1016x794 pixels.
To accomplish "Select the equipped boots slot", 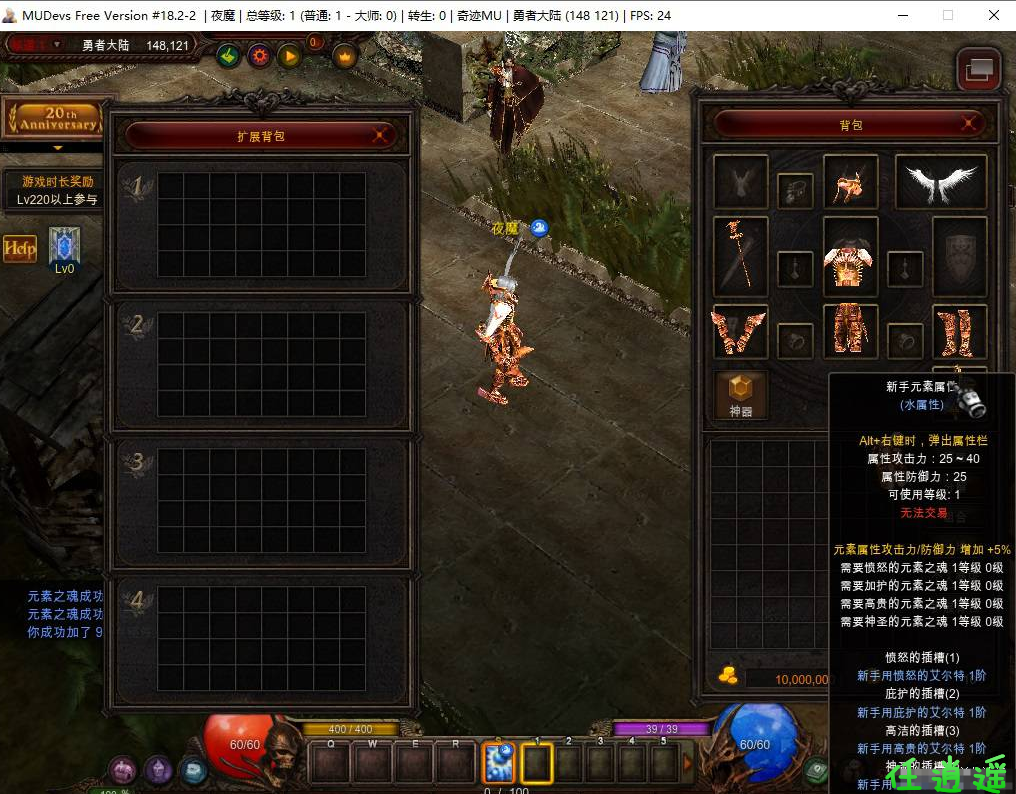I will (x=959, y=331).
